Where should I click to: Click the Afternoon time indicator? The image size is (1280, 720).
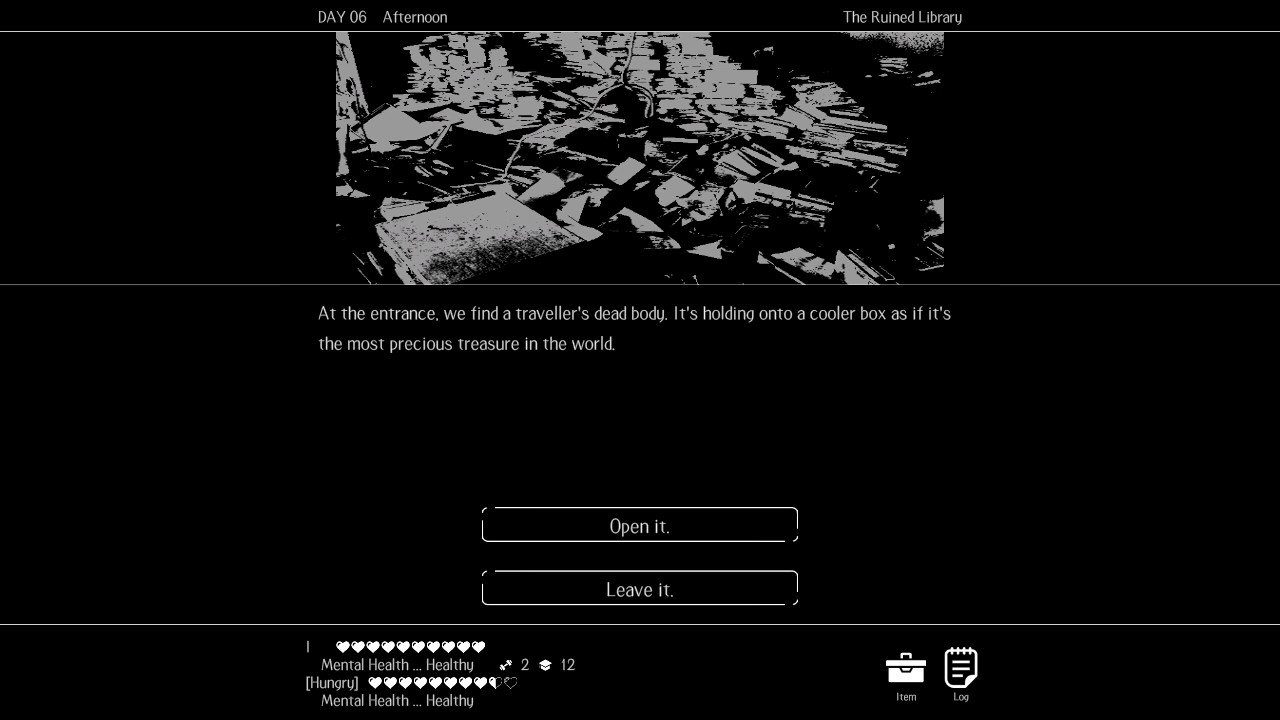(415, 17)
